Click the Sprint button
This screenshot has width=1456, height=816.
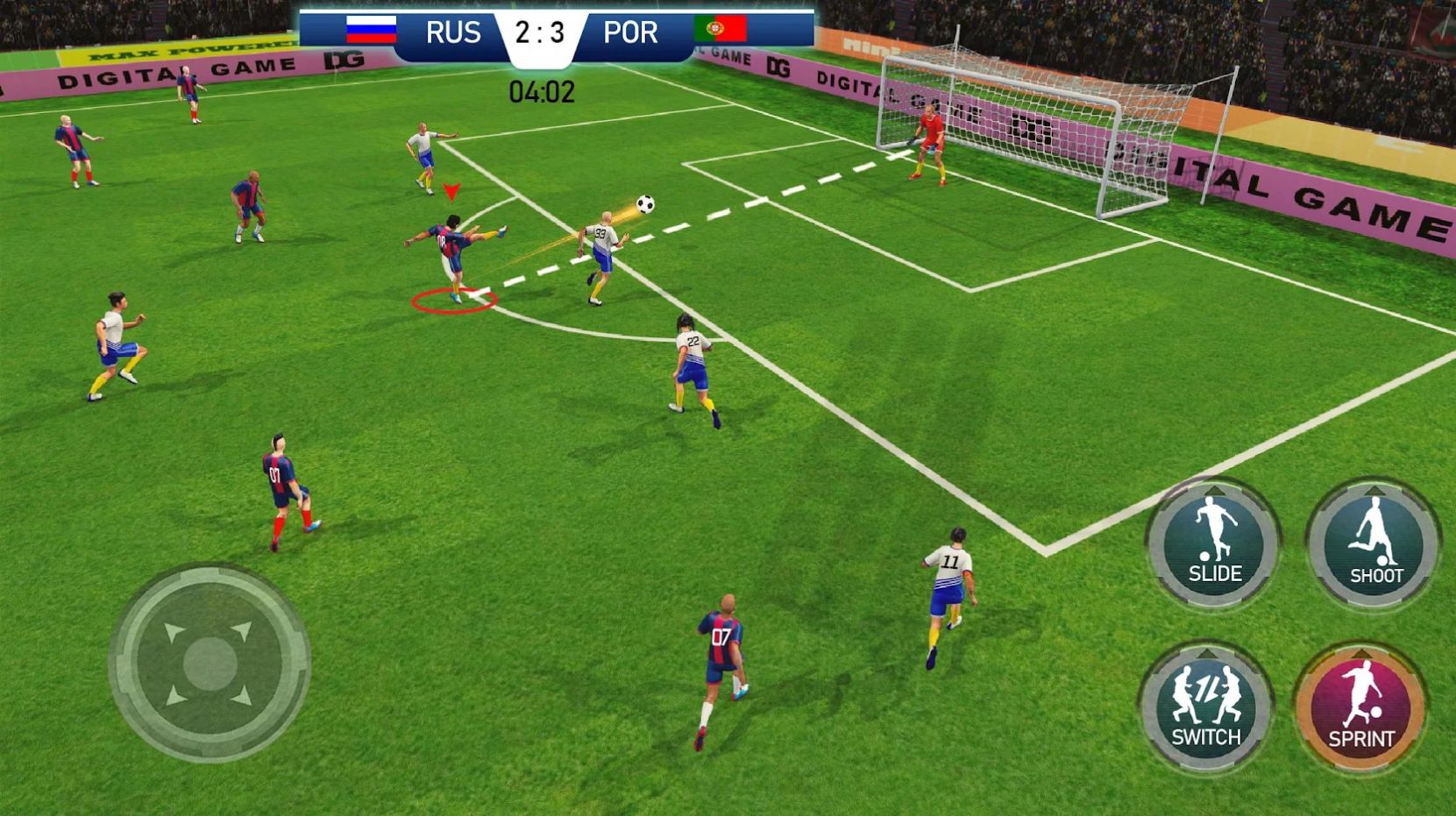tap(1360, 708)
